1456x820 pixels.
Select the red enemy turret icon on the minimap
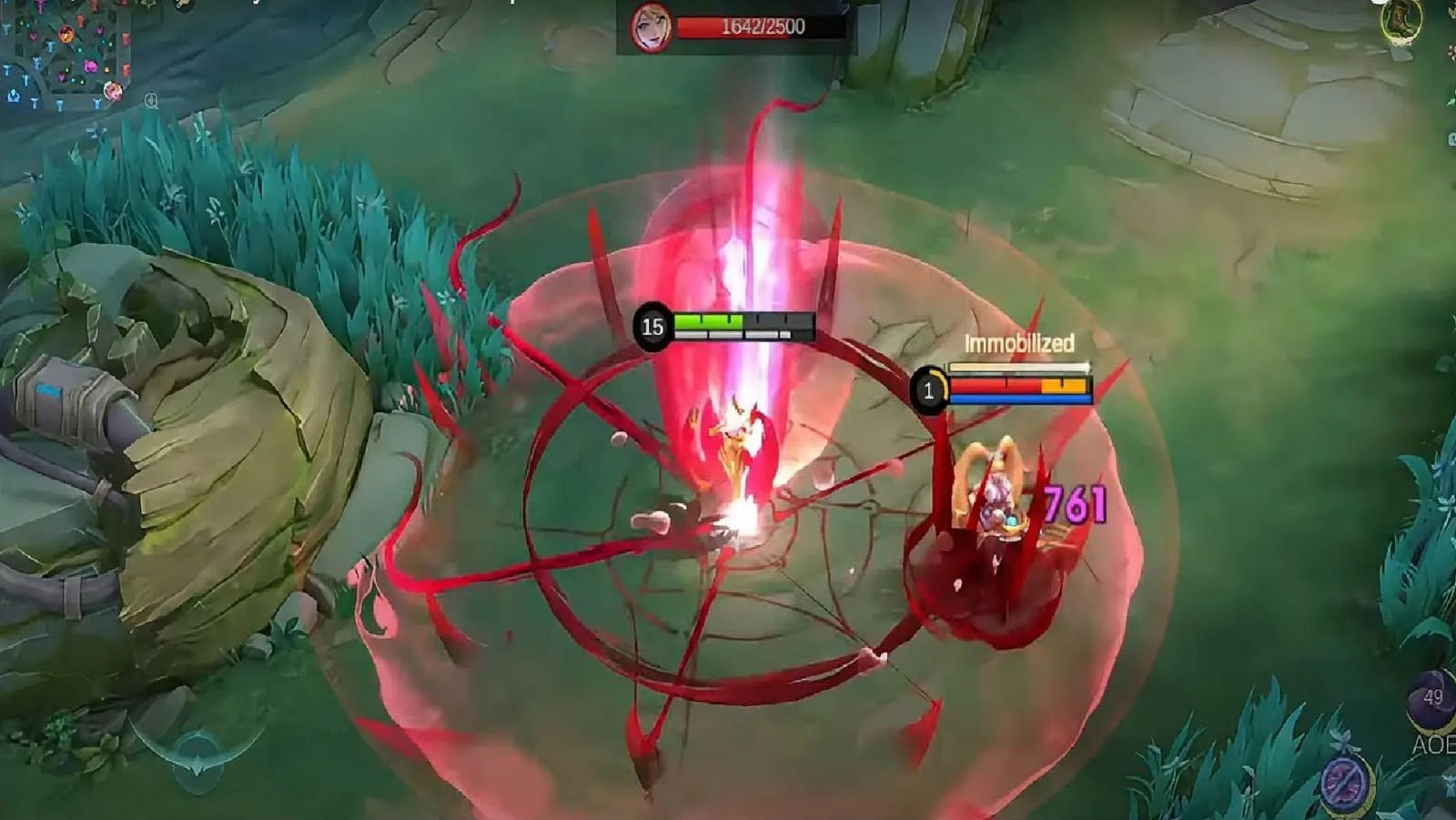pyautogui.click(x=126, y=36)
